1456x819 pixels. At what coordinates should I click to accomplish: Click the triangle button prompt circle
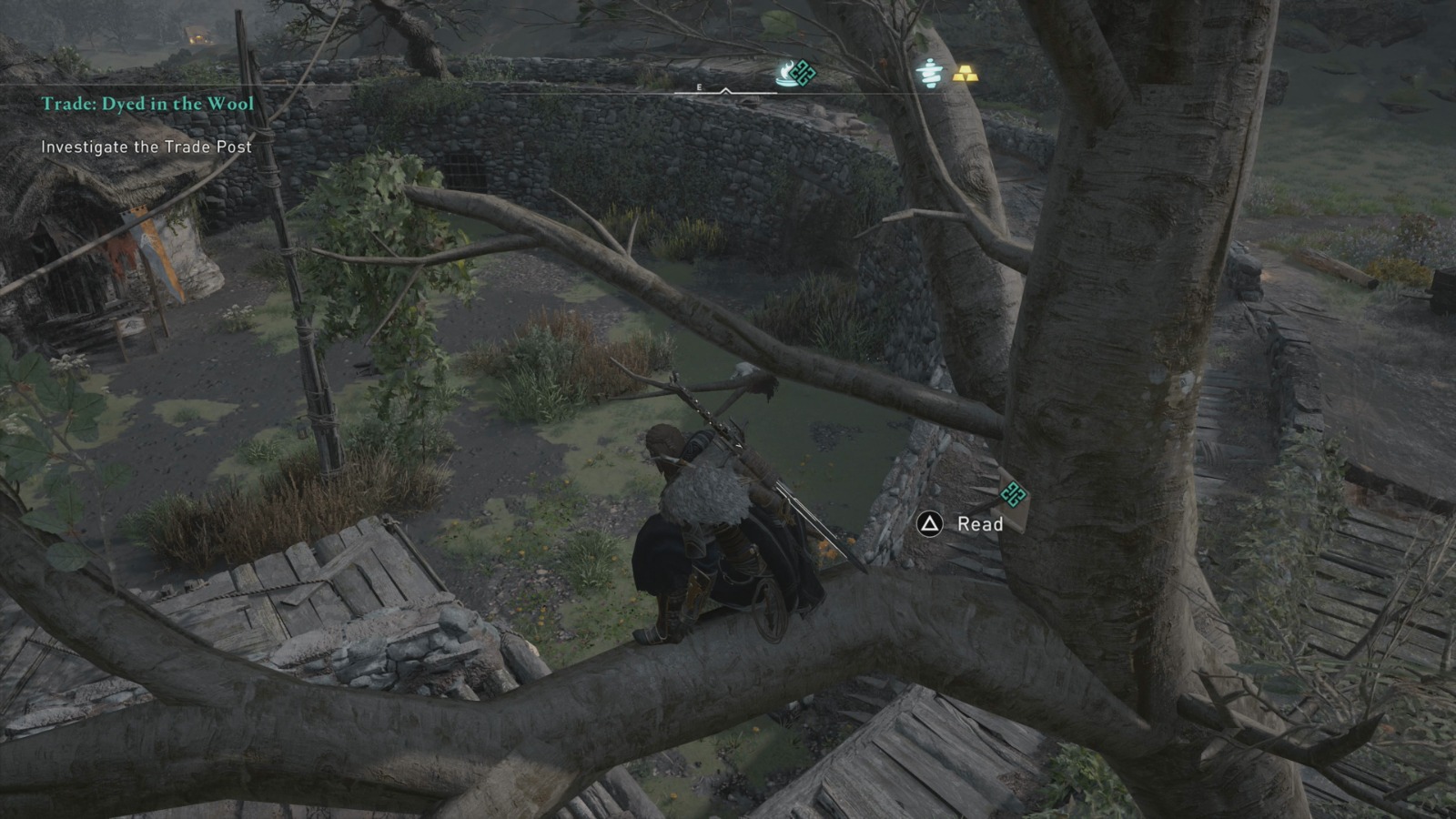[928, 523]
